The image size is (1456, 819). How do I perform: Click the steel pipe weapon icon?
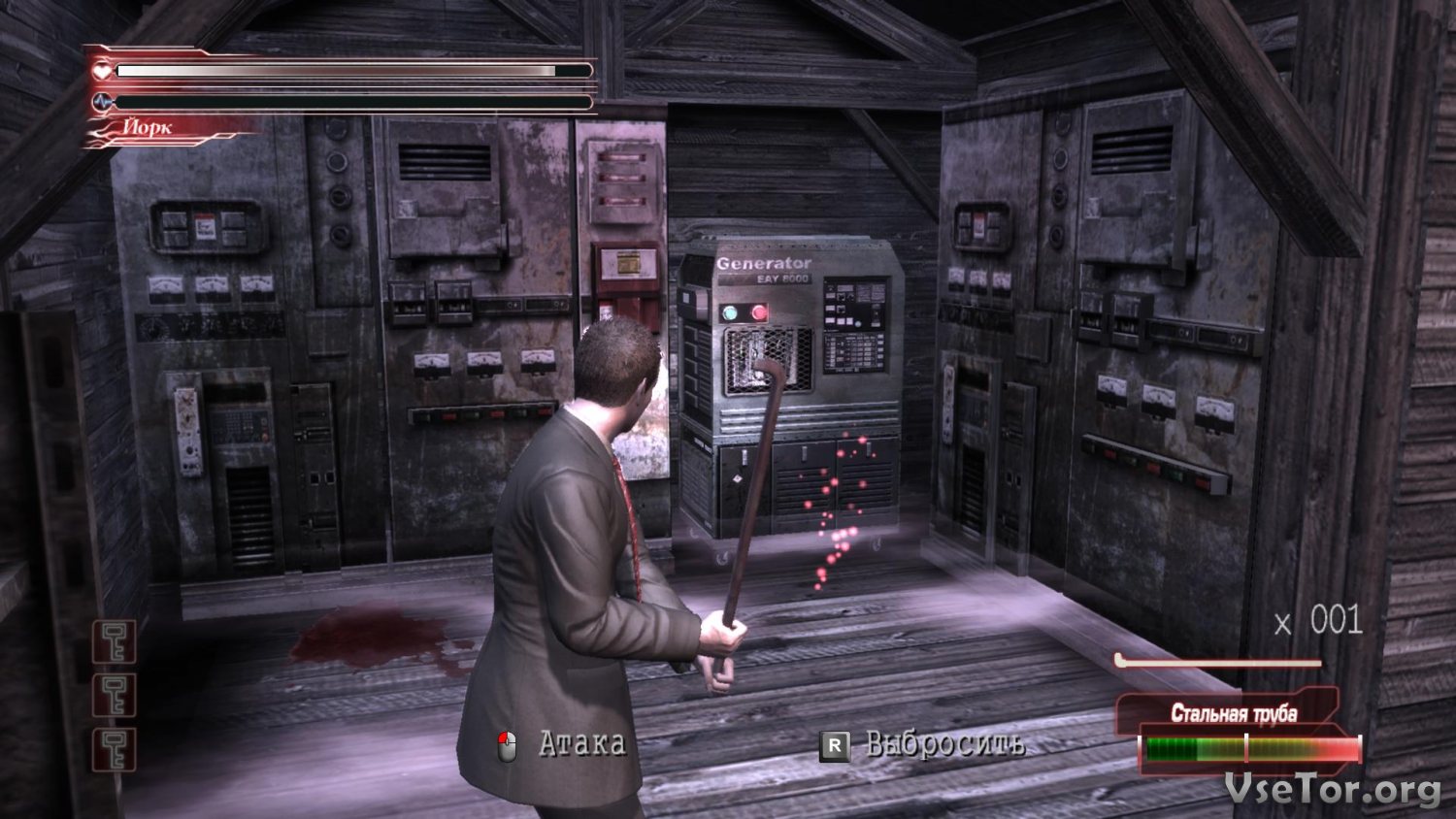[x=1218, y=663]
